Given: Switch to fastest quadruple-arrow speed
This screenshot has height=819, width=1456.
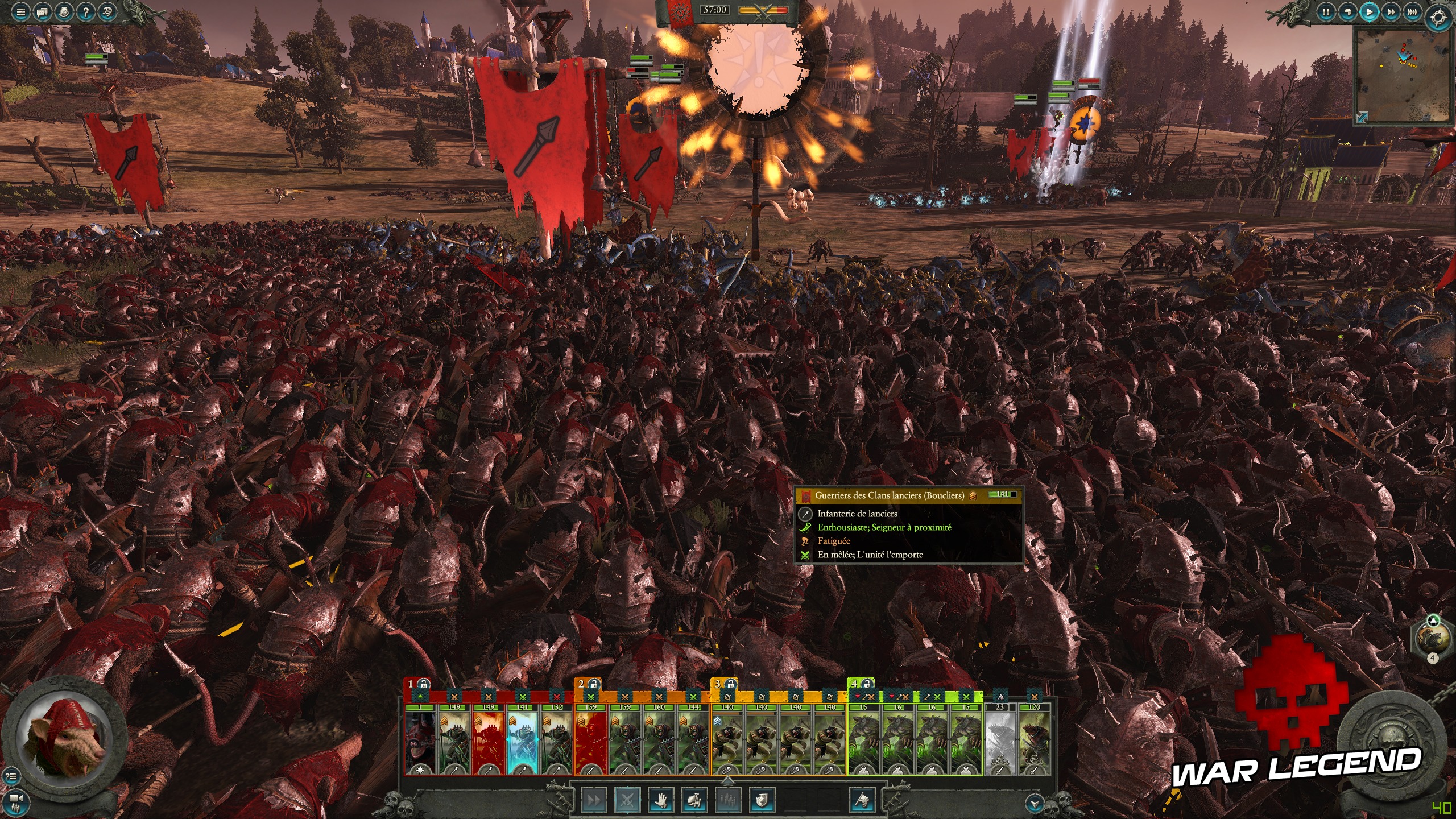Looking at the screenshot, I should 1412,12.
